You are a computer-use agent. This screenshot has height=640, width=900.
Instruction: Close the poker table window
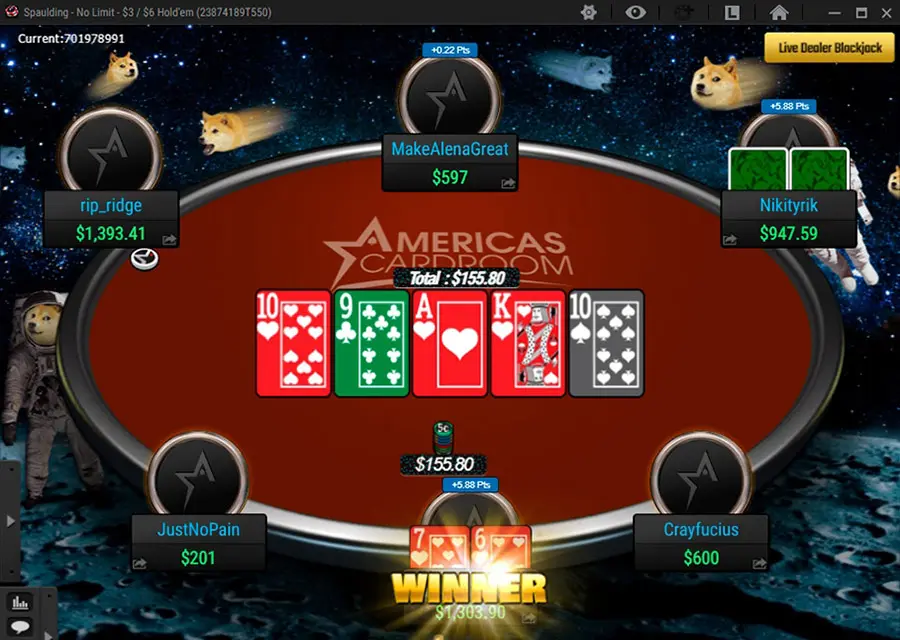tap(886, 13)
